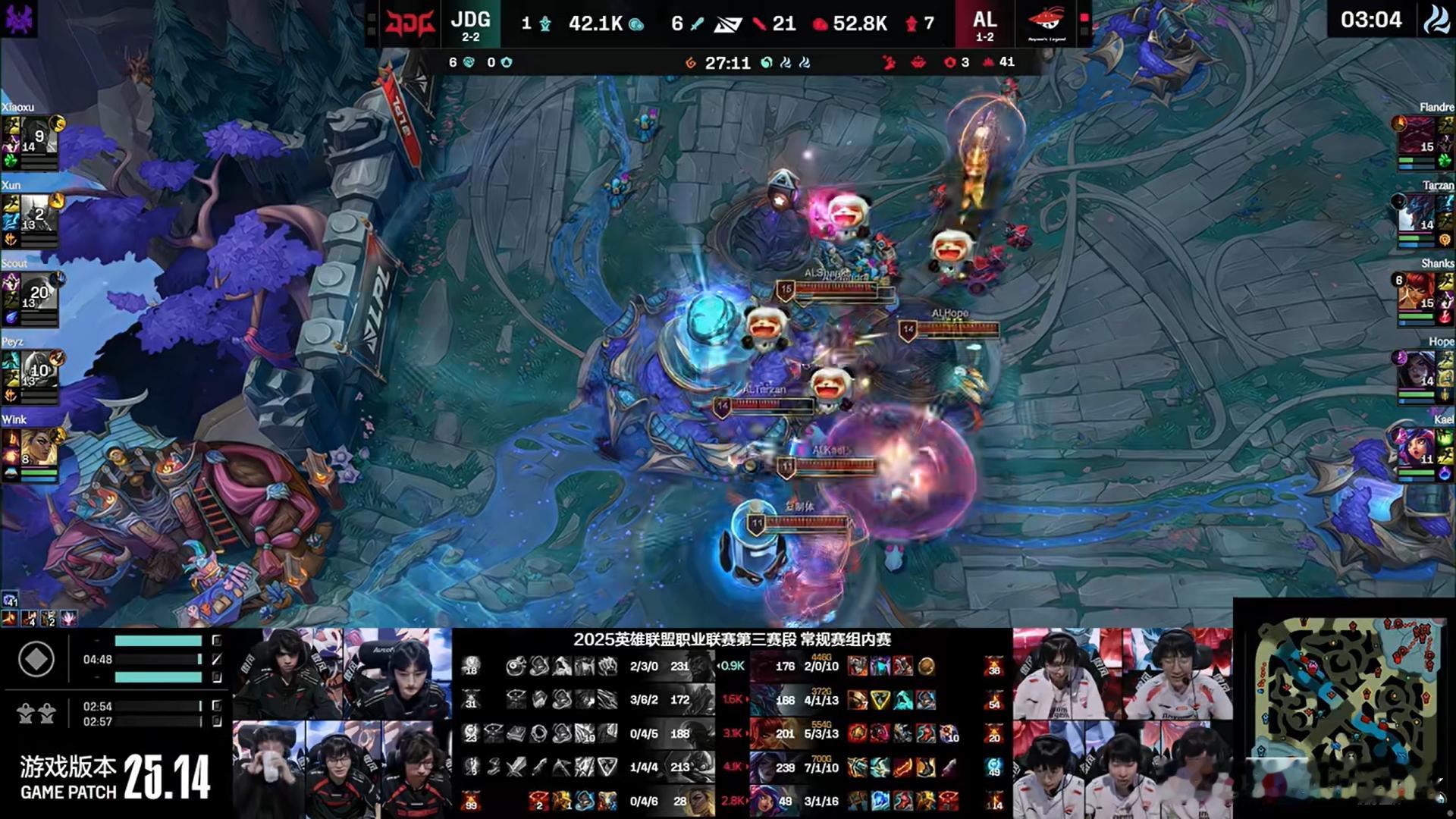Select Hope's champion portrait
Screen dimensions: 1456x819
click(x=1417, y=371)
